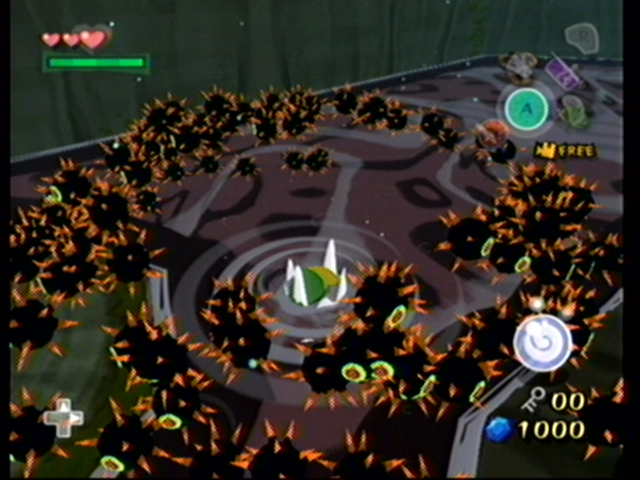Click the white spiral orb icon
This screenshot has width=640, height=480.
coord(542,342)
